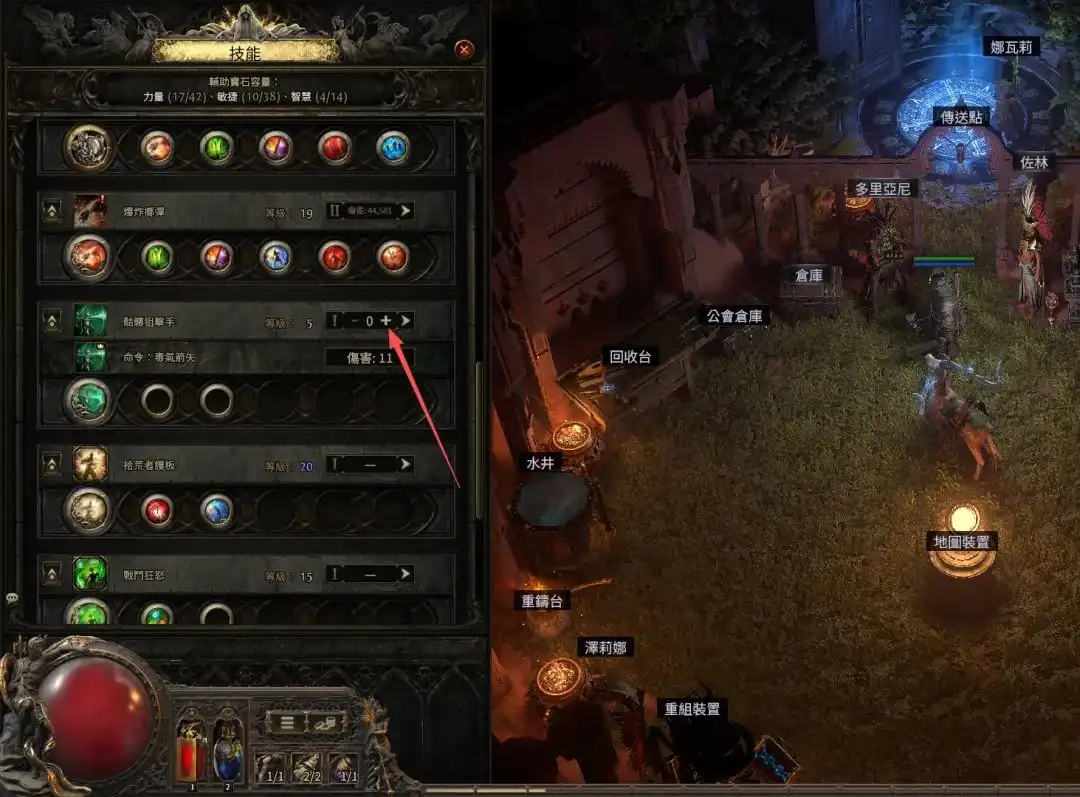Screen dimensions: 1080x797
Task: Open the chat bubble icon
Action: (12, 598)
